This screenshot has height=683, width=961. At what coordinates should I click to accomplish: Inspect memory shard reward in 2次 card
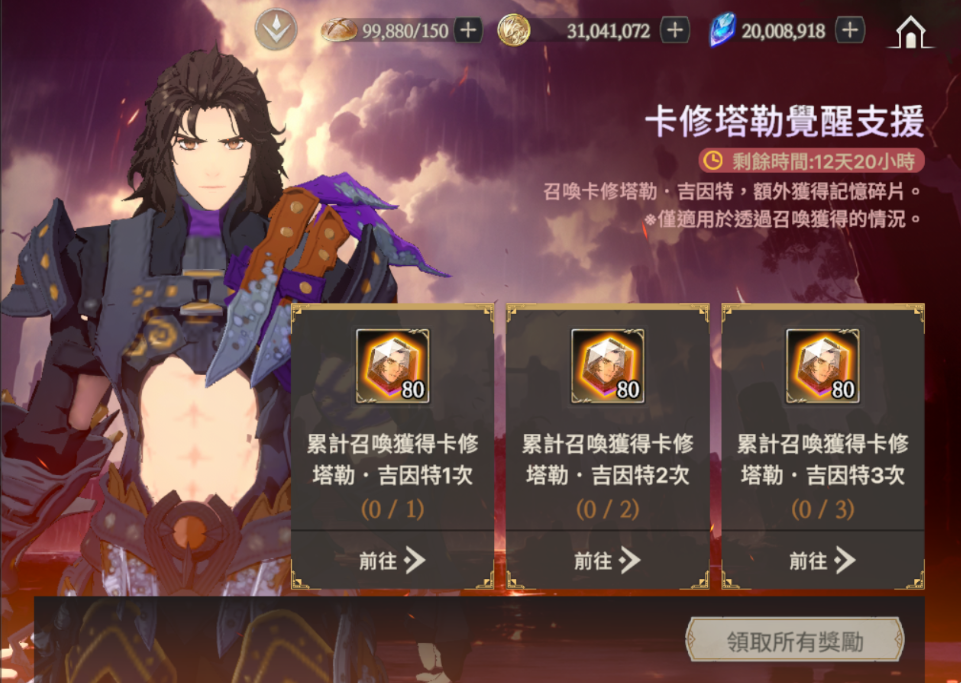point(607,366)
